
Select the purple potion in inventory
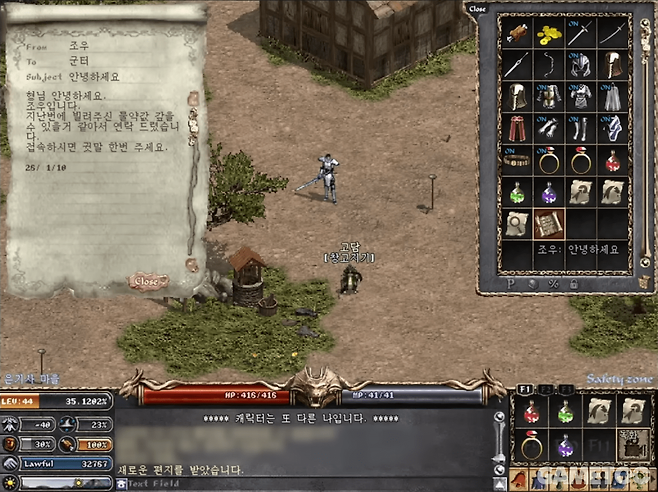click(x=549, y=191)
